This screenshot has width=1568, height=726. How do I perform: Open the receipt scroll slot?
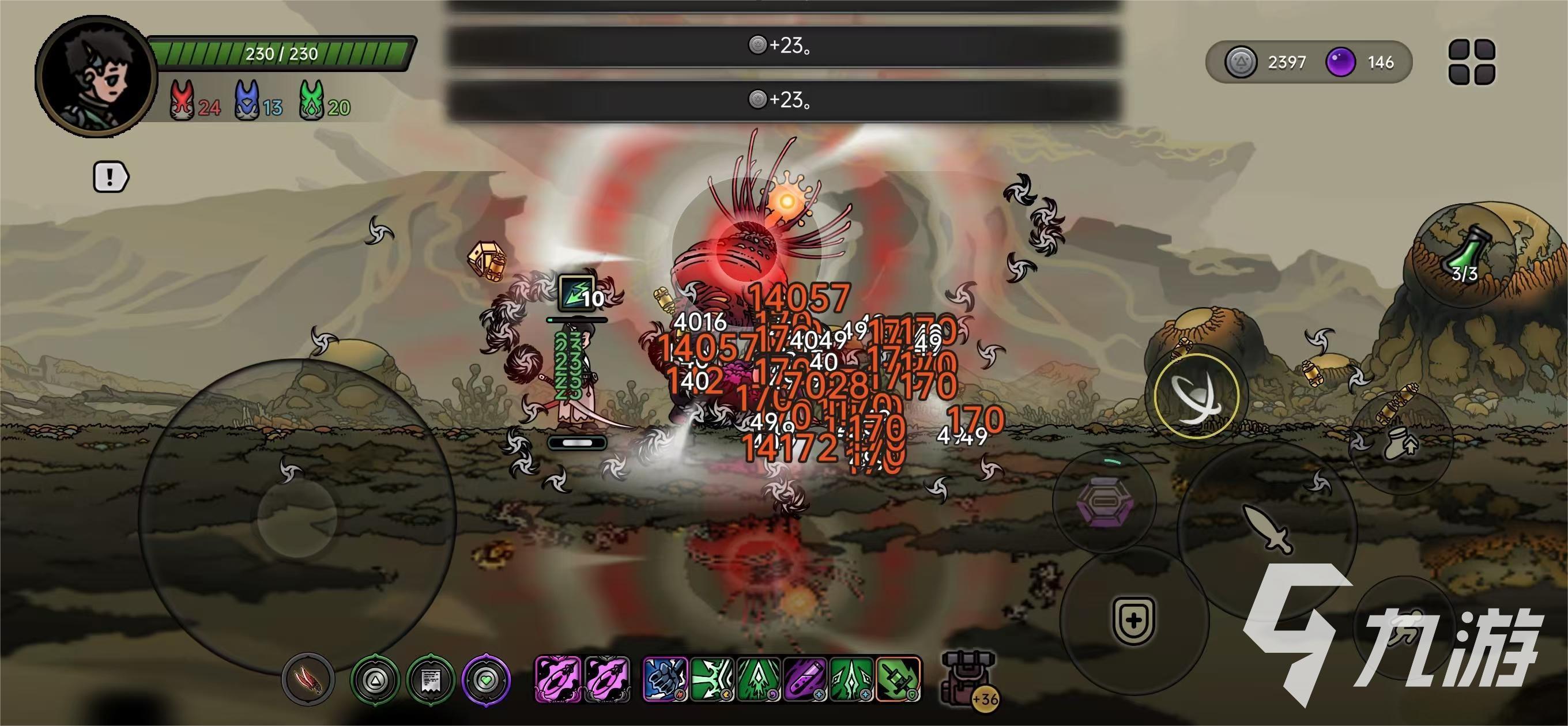click(x=431, y=679)
